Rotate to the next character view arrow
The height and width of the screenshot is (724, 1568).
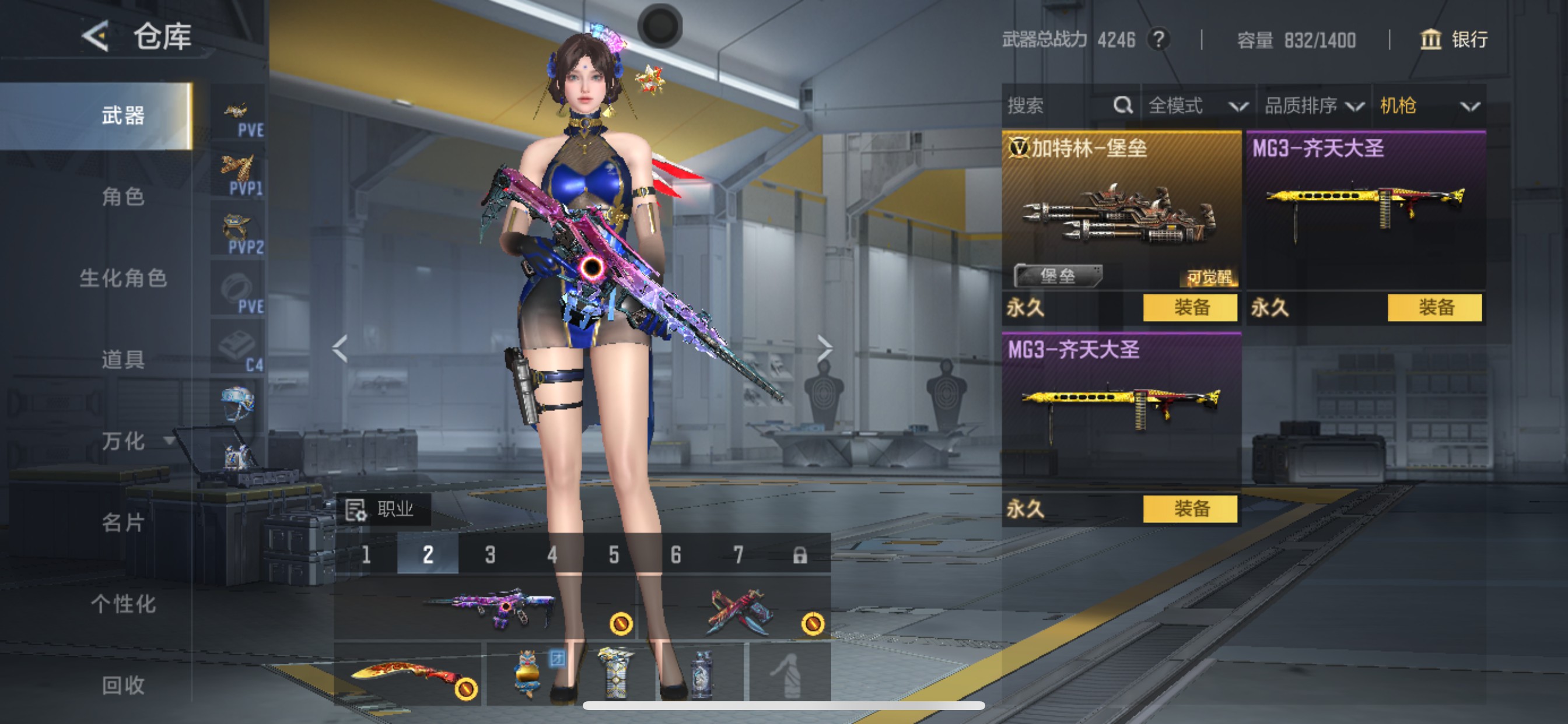[x=824, y=348]
